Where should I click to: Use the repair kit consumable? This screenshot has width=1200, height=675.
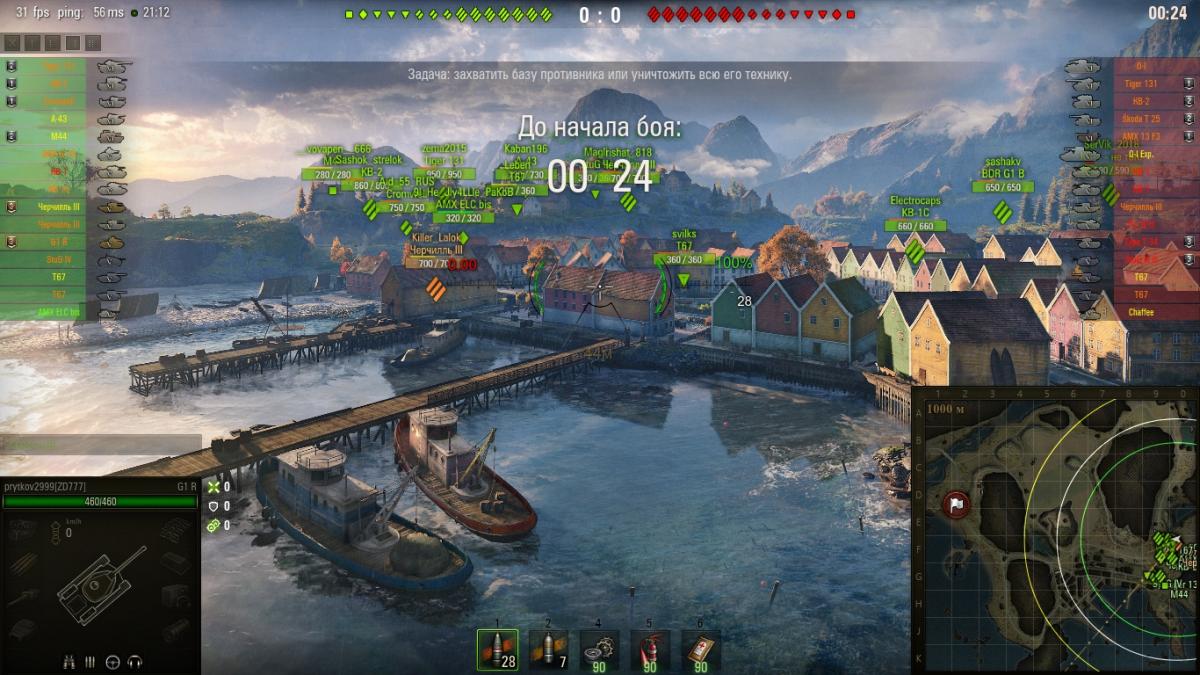(599, 649)
